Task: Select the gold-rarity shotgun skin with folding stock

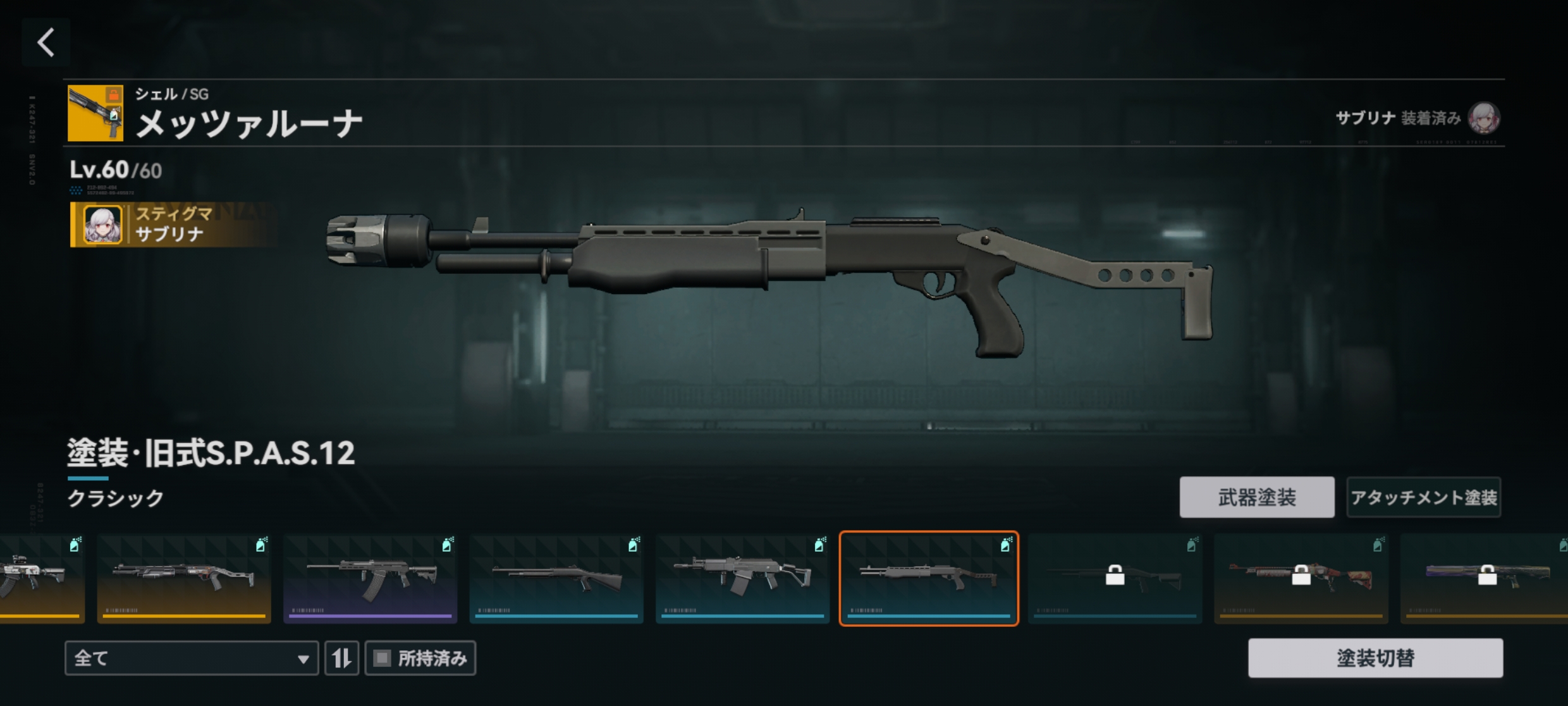Action: (183, 578)
